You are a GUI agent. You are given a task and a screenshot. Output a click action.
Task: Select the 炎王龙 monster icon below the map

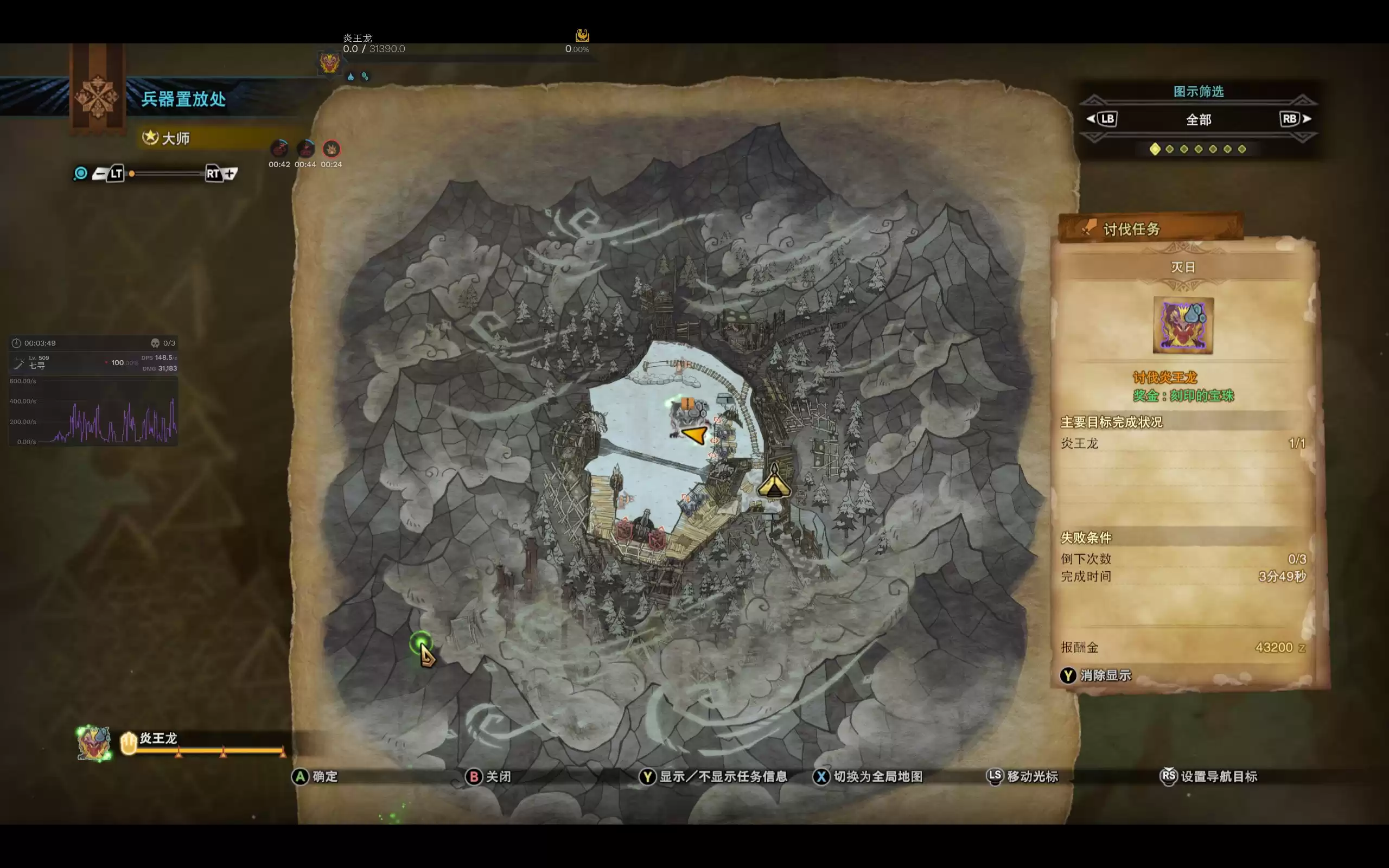click(x=94, y=743)
